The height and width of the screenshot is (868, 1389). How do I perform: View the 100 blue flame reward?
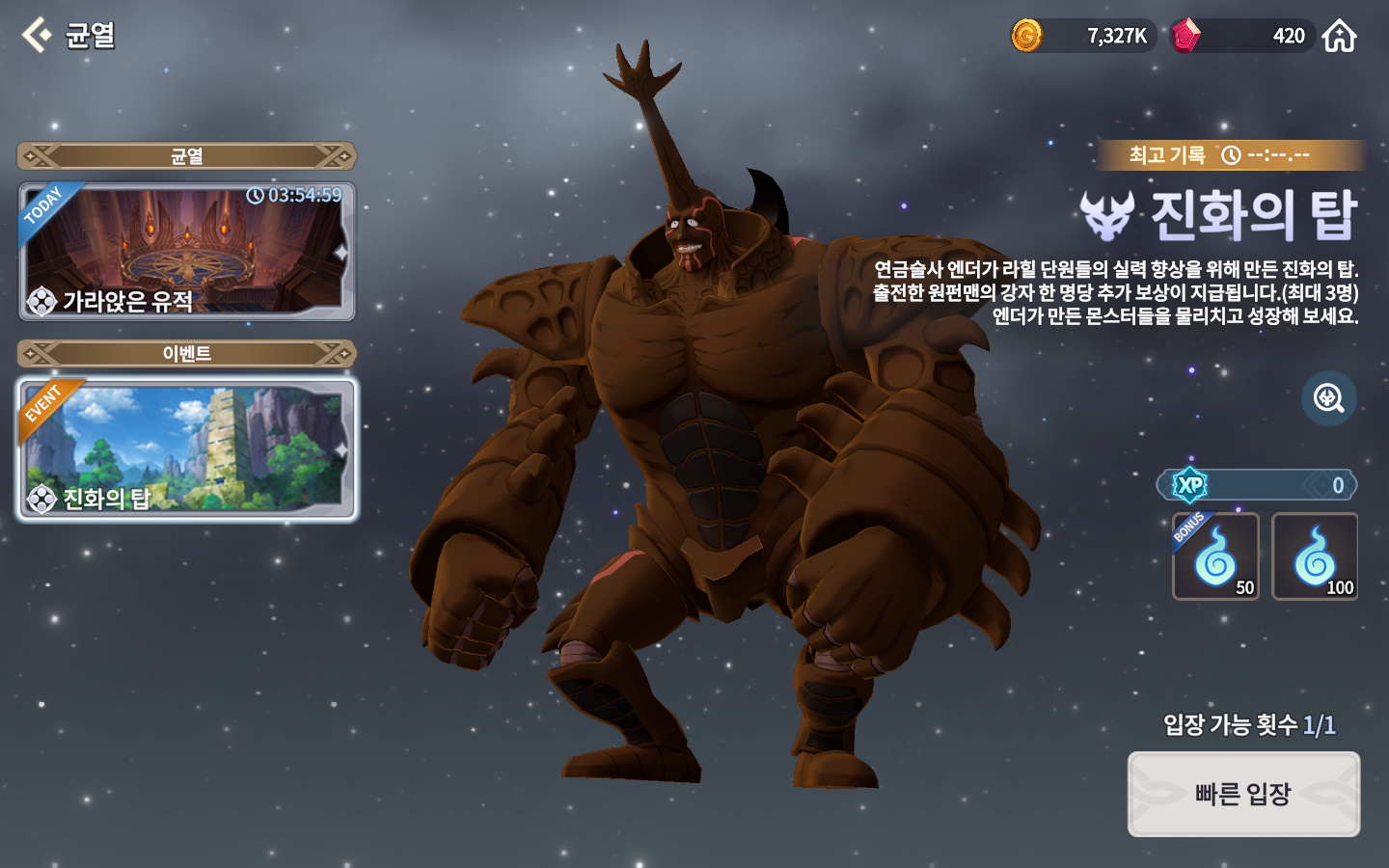(x=1315, y=556)
